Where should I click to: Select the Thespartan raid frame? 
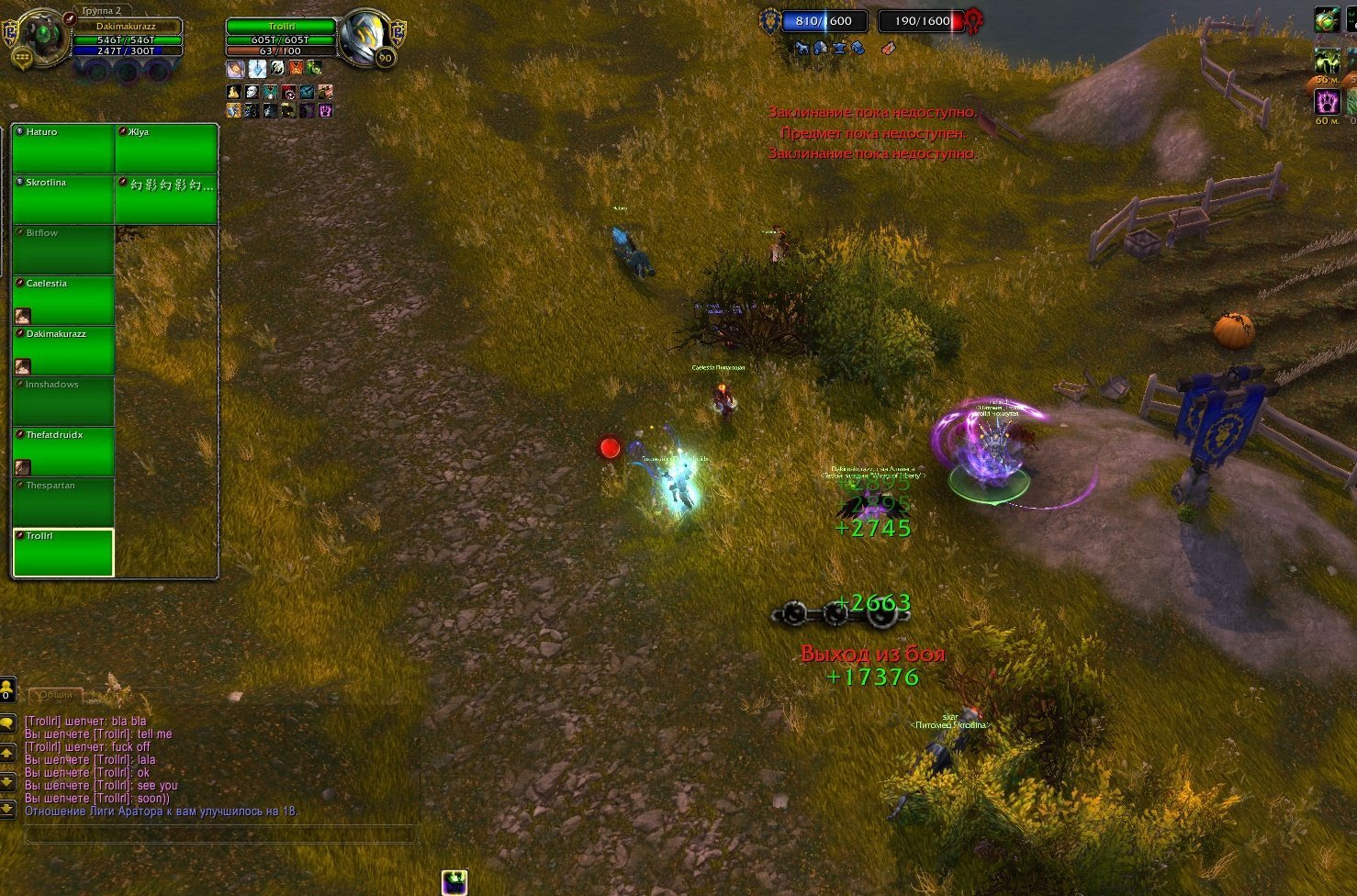(x=63, y=502)
